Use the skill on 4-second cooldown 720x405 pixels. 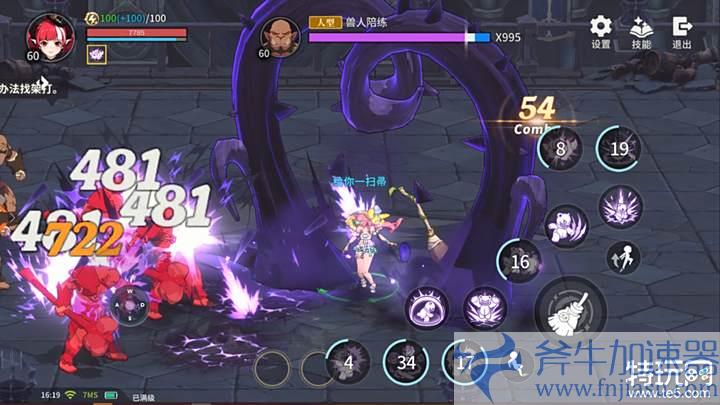tap(348, 362)
